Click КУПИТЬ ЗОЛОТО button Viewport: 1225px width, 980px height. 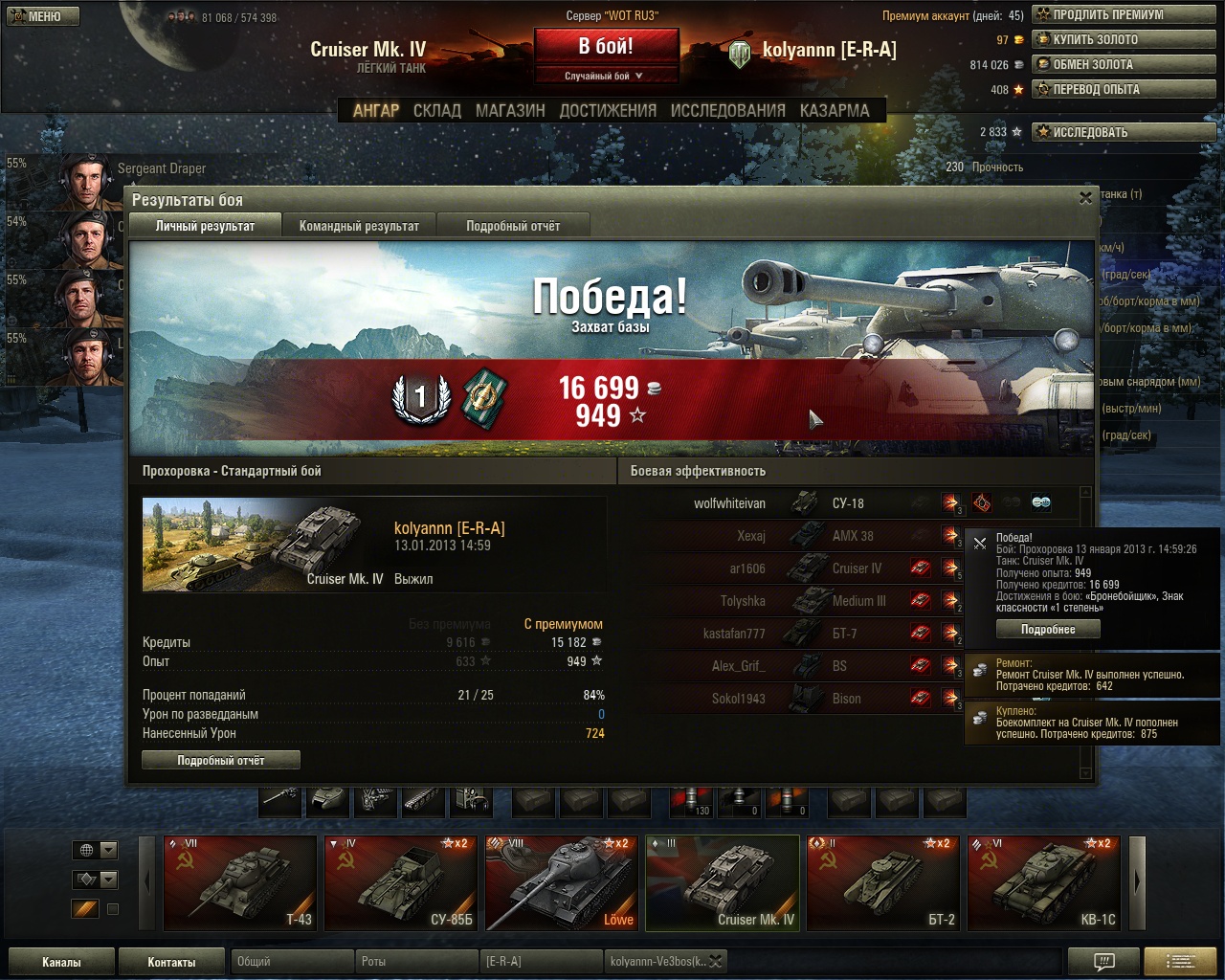click(1123, 40)
